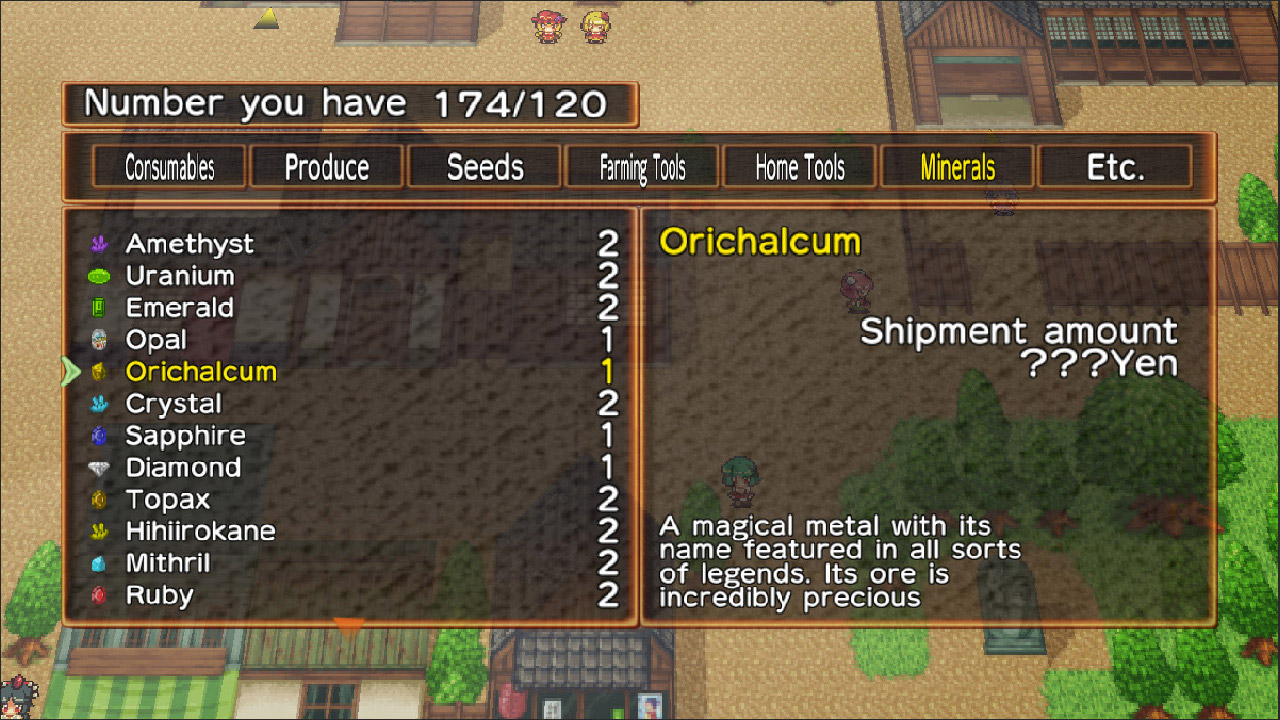Switch to the Farming Tools category
1280x720 pixels.
click(x=641, y=166)
